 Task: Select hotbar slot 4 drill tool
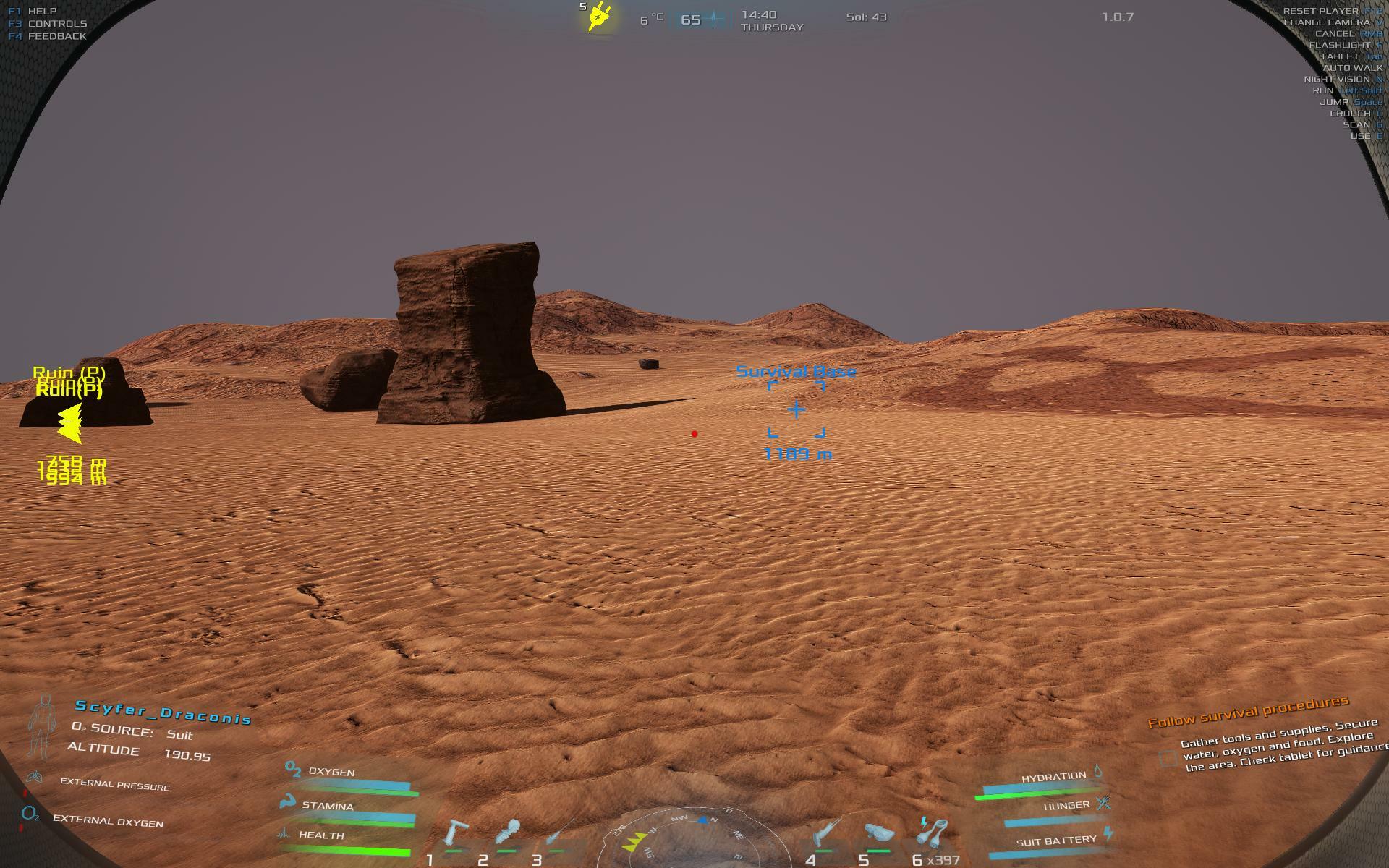pos(826,832)
